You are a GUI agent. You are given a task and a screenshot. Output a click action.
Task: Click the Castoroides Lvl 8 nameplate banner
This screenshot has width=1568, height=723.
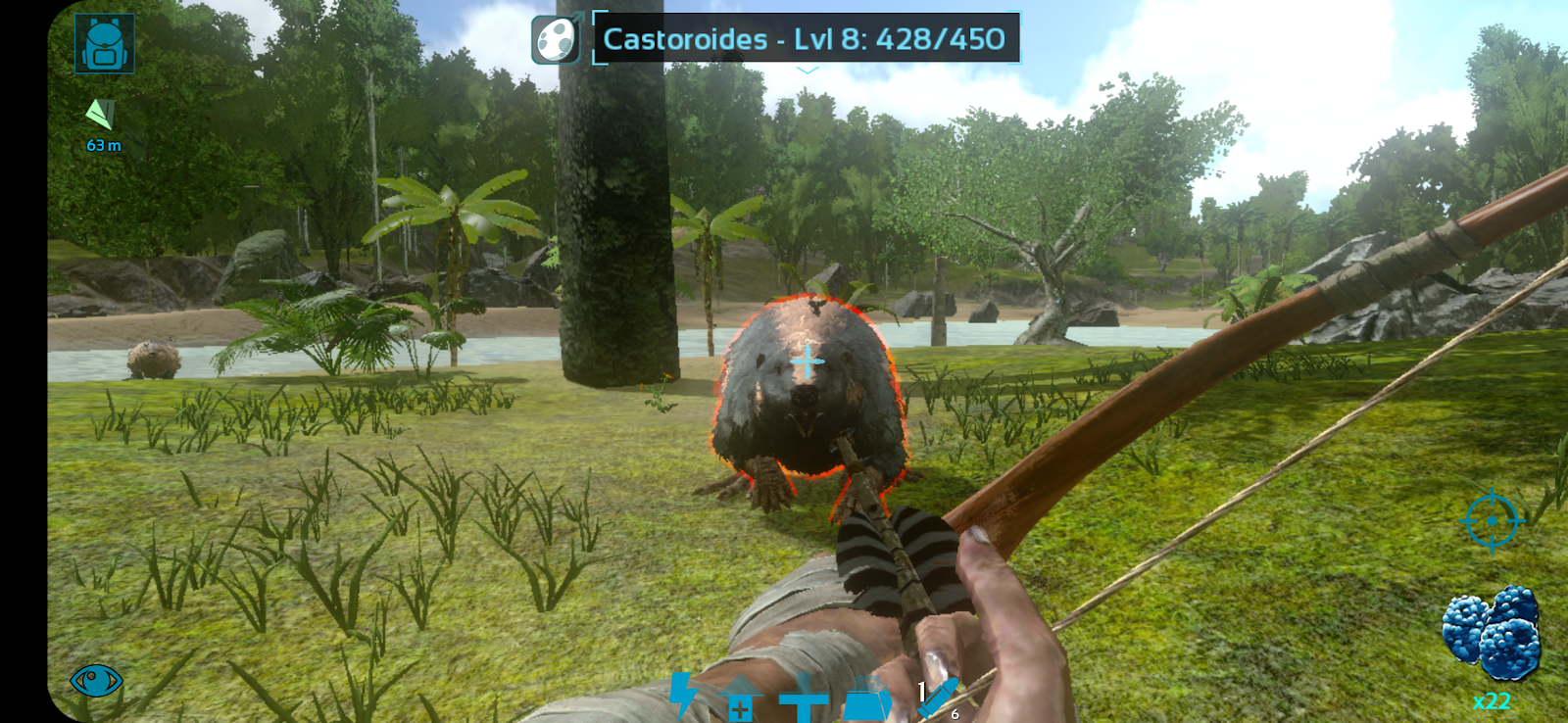804,39
